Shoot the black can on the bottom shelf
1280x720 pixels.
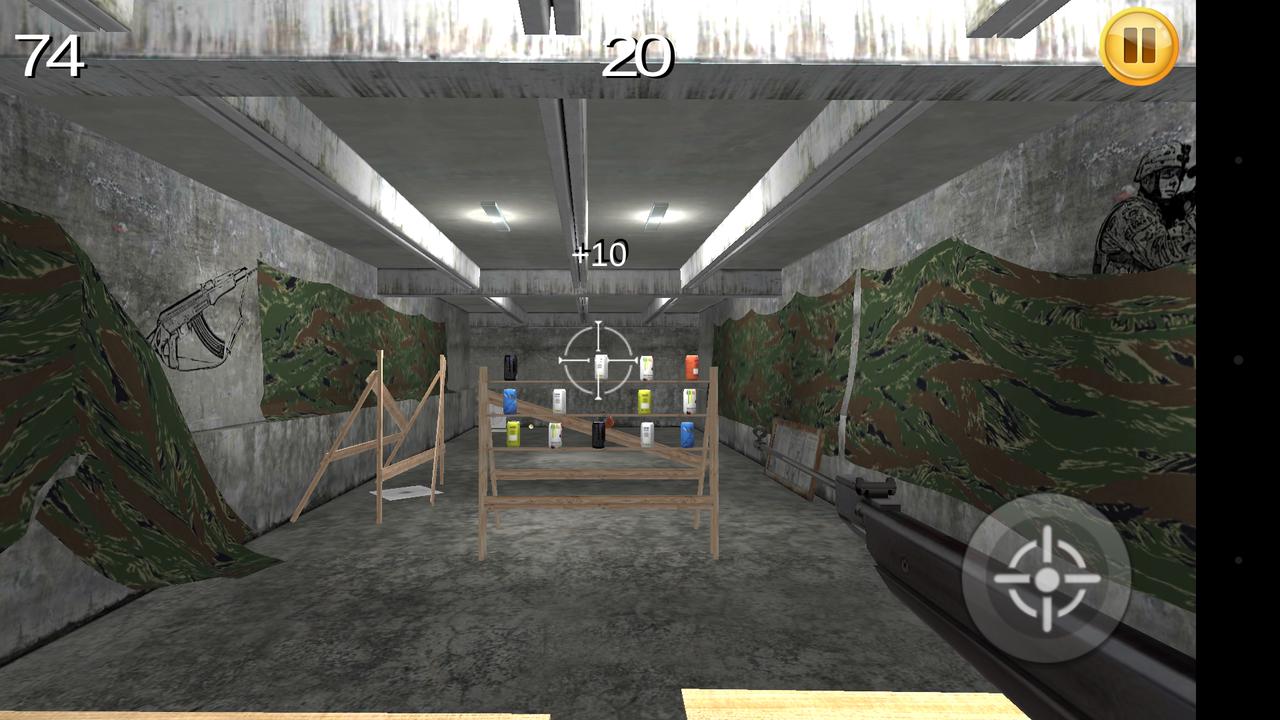[x=598, y=433]
